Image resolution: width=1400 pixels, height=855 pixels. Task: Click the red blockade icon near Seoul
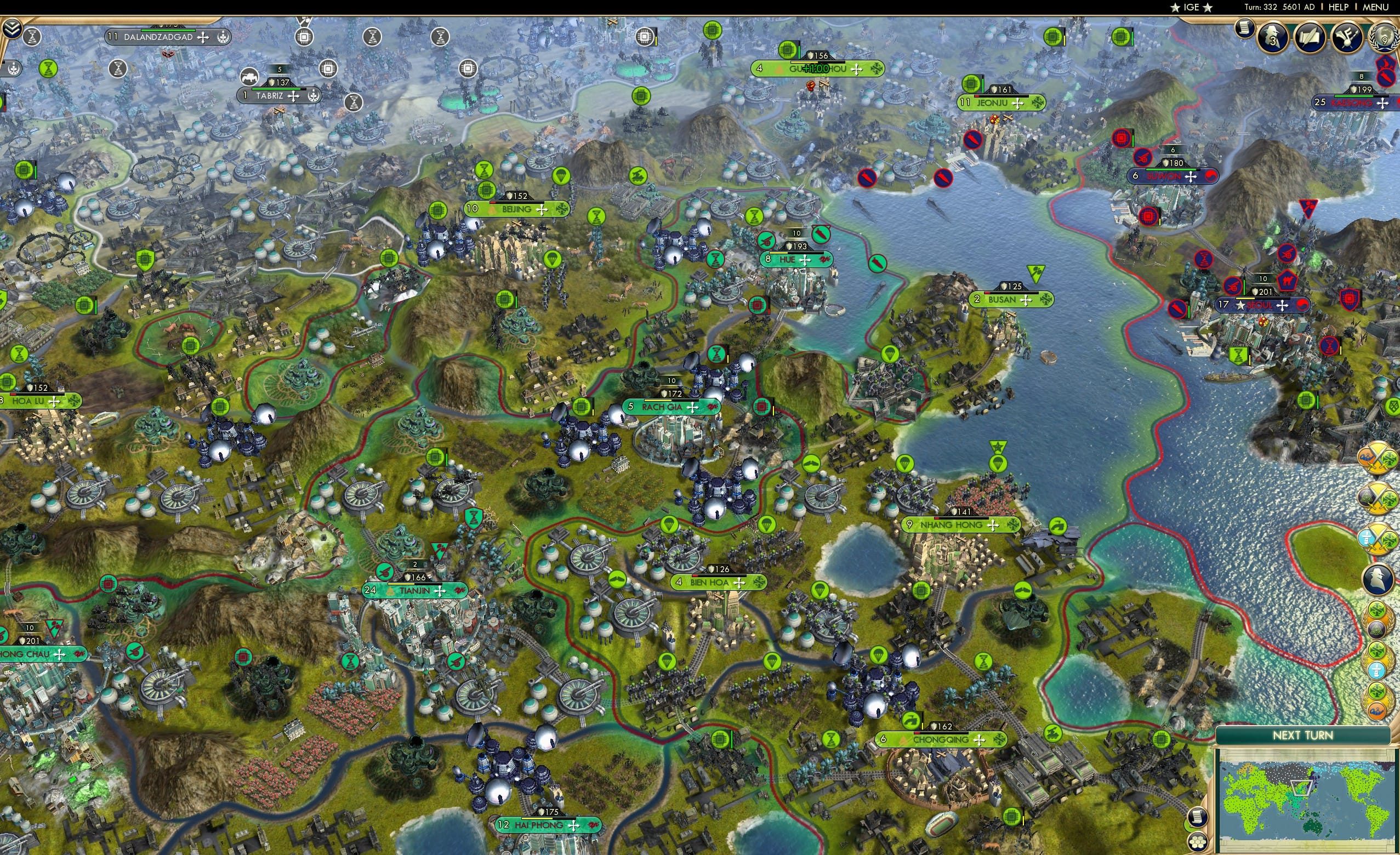pyautogui.click(x=1177, y=309)
